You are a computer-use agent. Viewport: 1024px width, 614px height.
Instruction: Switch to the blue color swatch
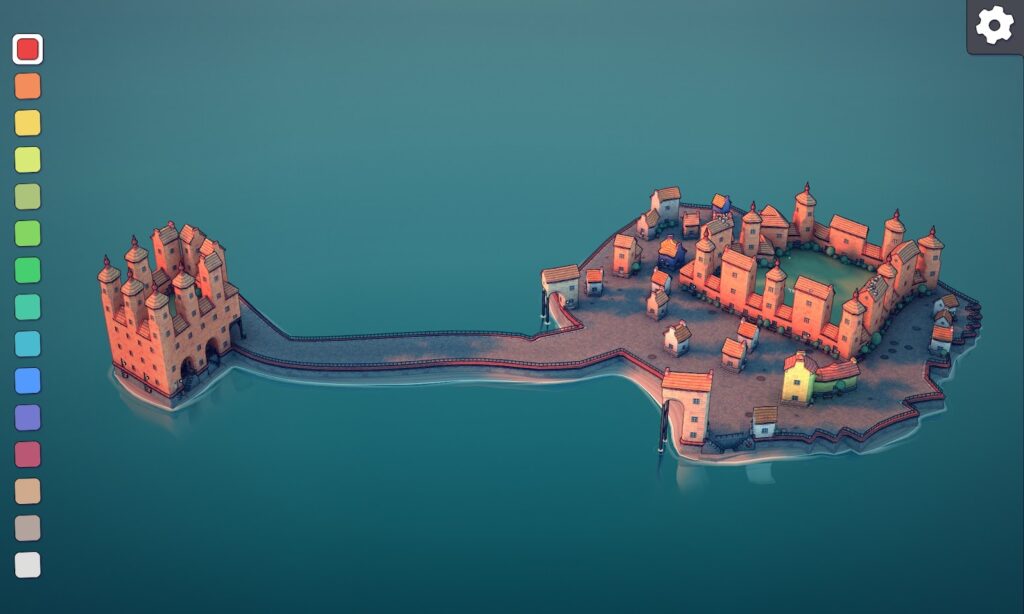tap(28, 381)
